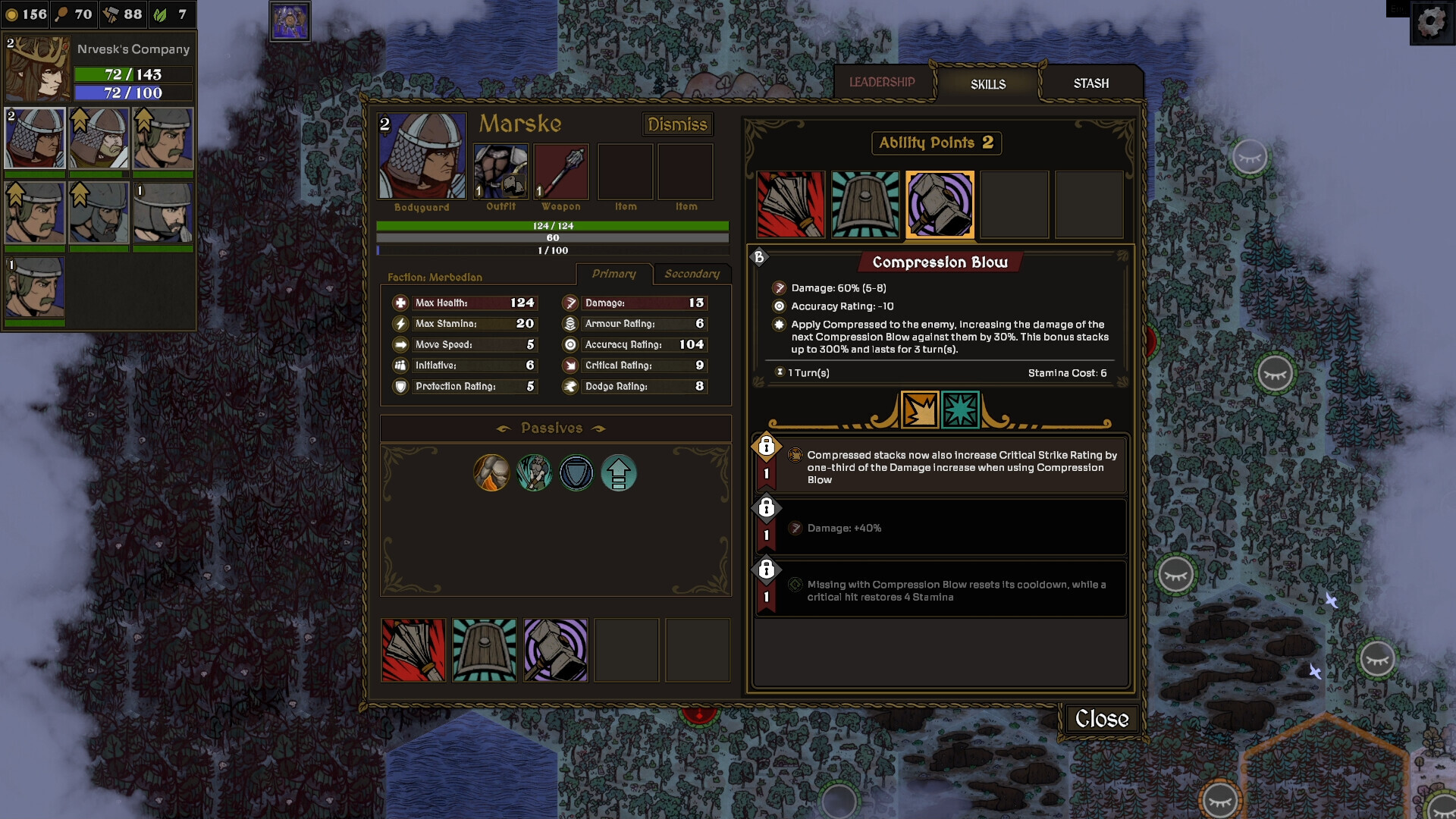Select the Skills tab

tap(987, 84)
